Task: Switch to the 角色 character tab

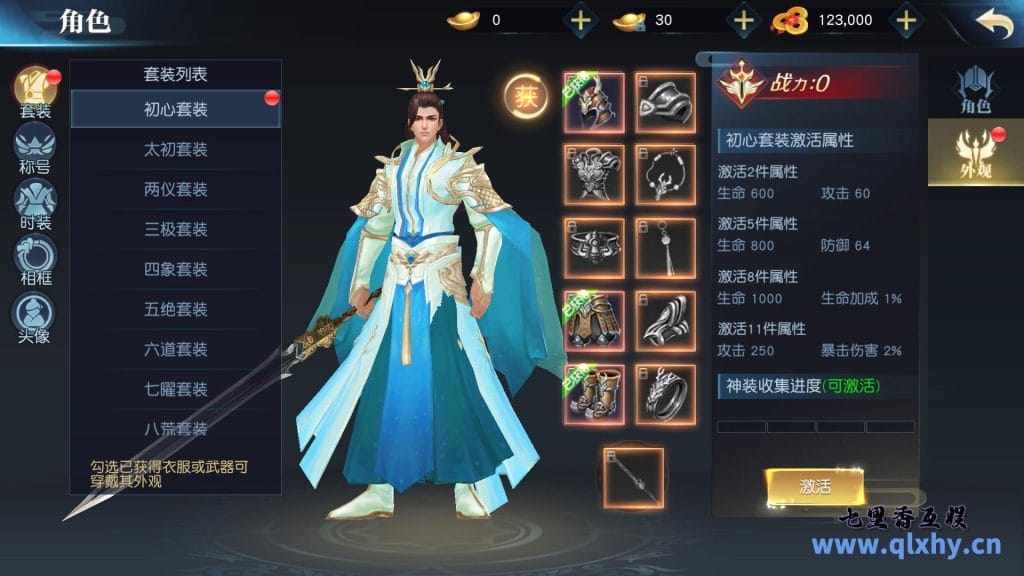Action: [x=975, y=90]
